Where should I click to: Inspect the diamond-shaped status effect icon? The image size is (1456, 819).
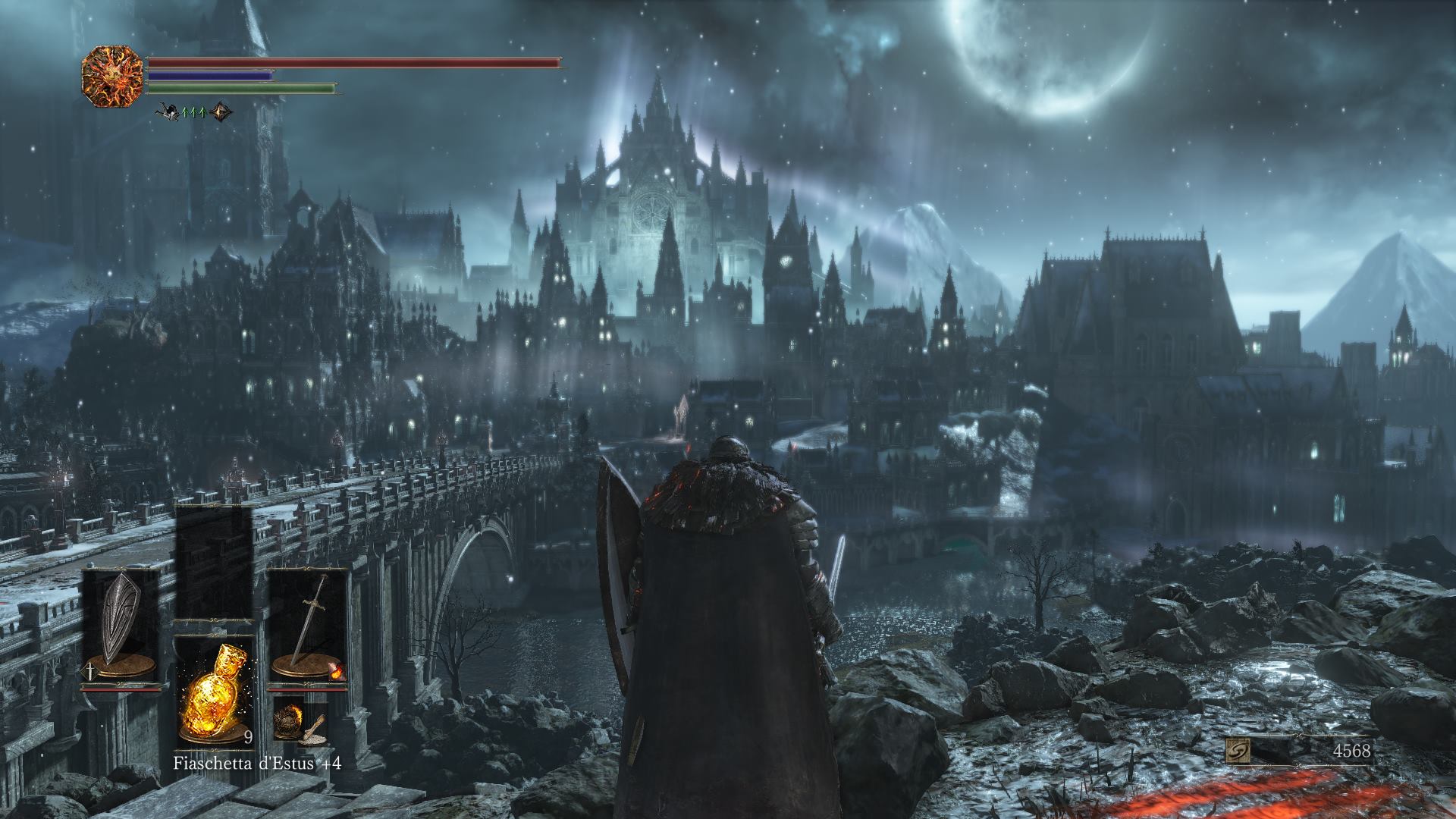pyautogui.click(x=221, y=112)
